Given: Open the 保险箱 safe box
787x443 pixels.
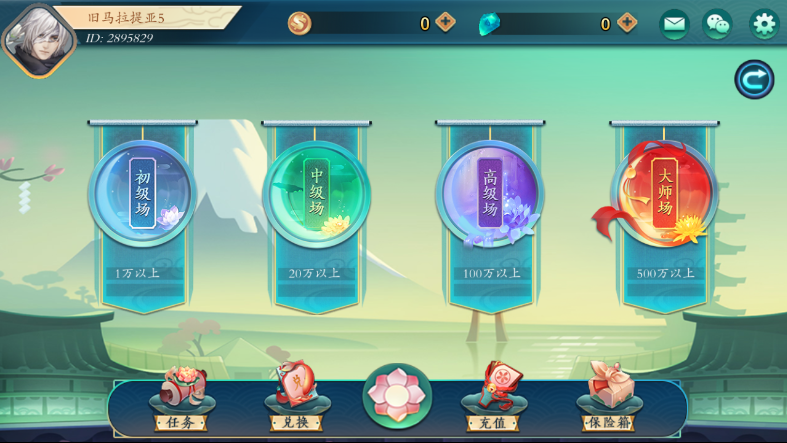Looking at the screenshot, I should pyautogui.click(x=609, y=400).
